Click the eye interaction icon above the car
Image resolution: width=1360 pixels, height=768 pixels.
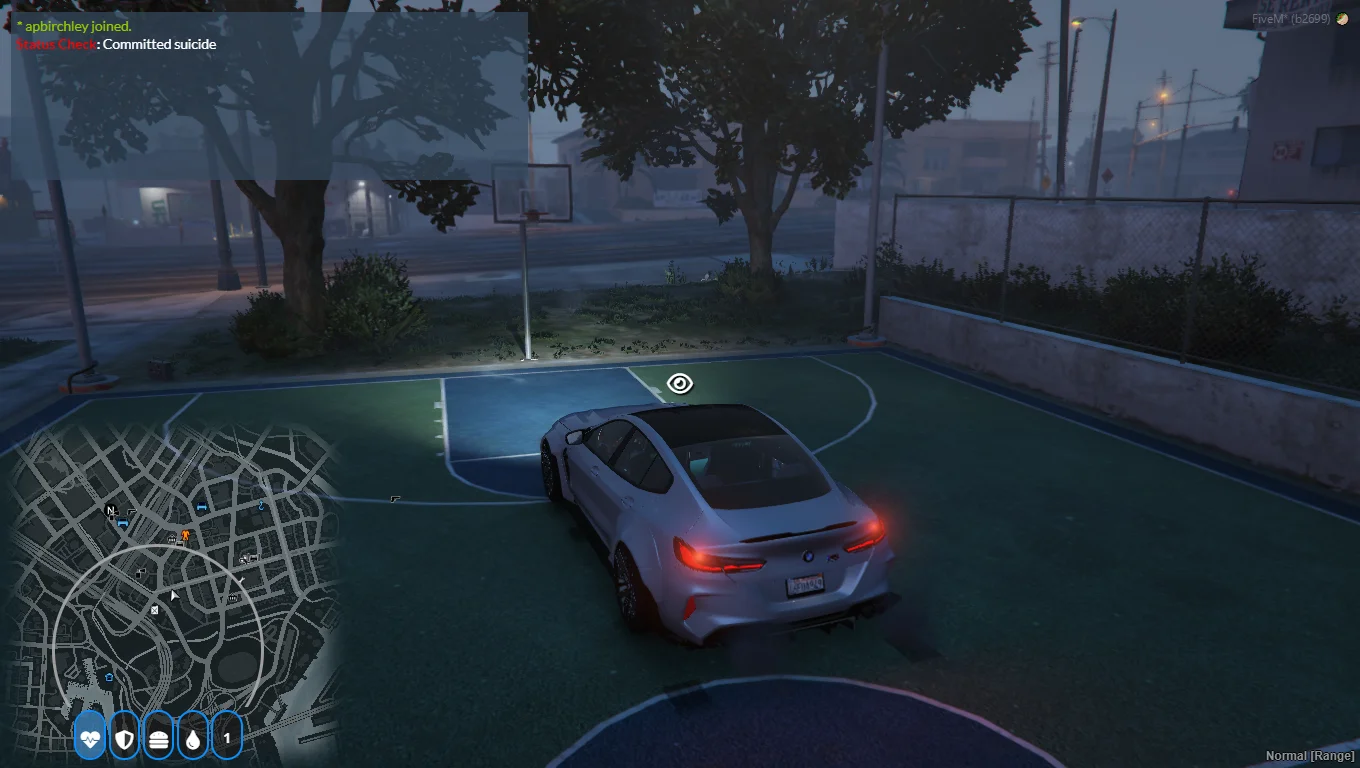click(680, 384)
